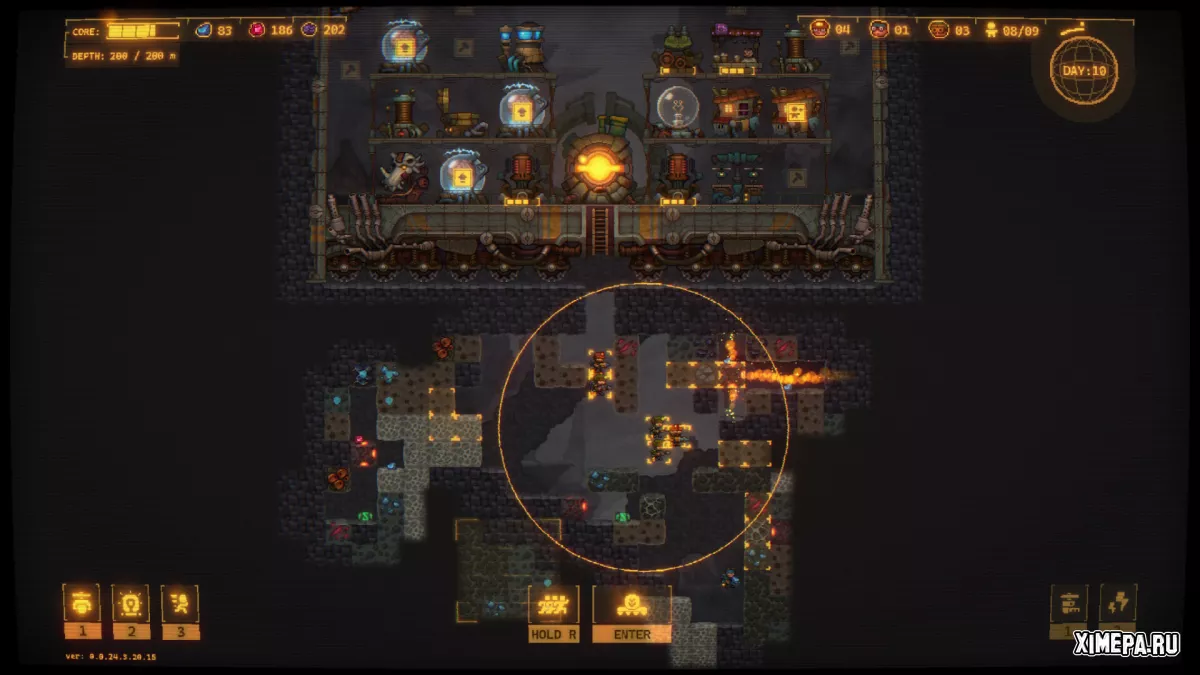1200x675 pixels.
Task: Click the icon above the HOLD R label
Action: (x=553, y=604)
